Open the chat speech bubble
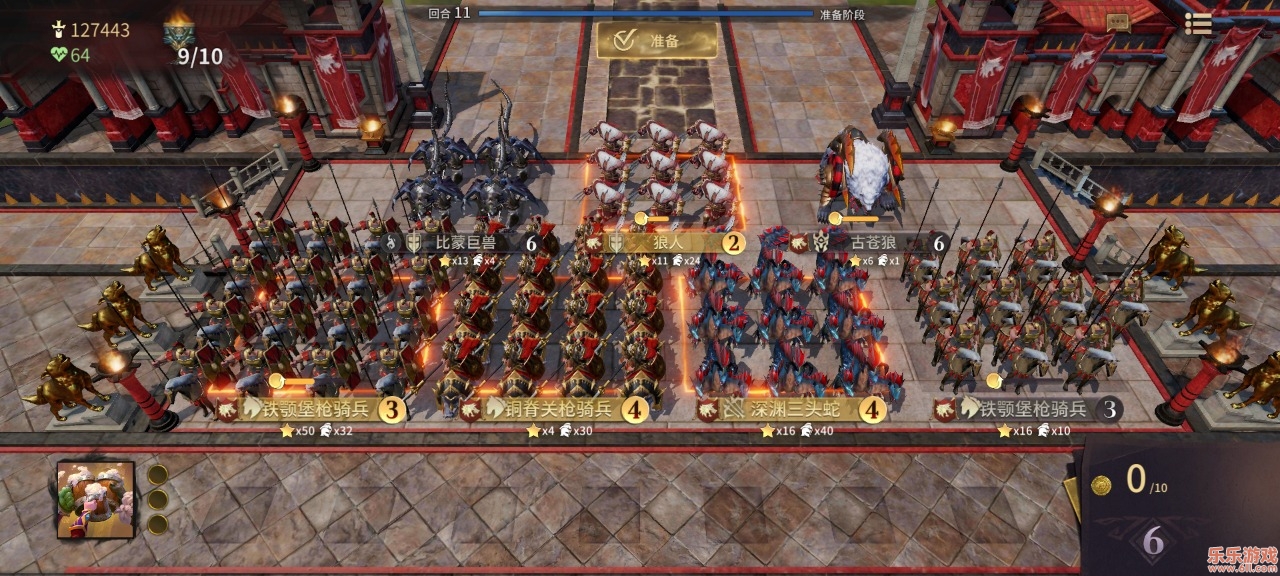 tap(1118, 21)
